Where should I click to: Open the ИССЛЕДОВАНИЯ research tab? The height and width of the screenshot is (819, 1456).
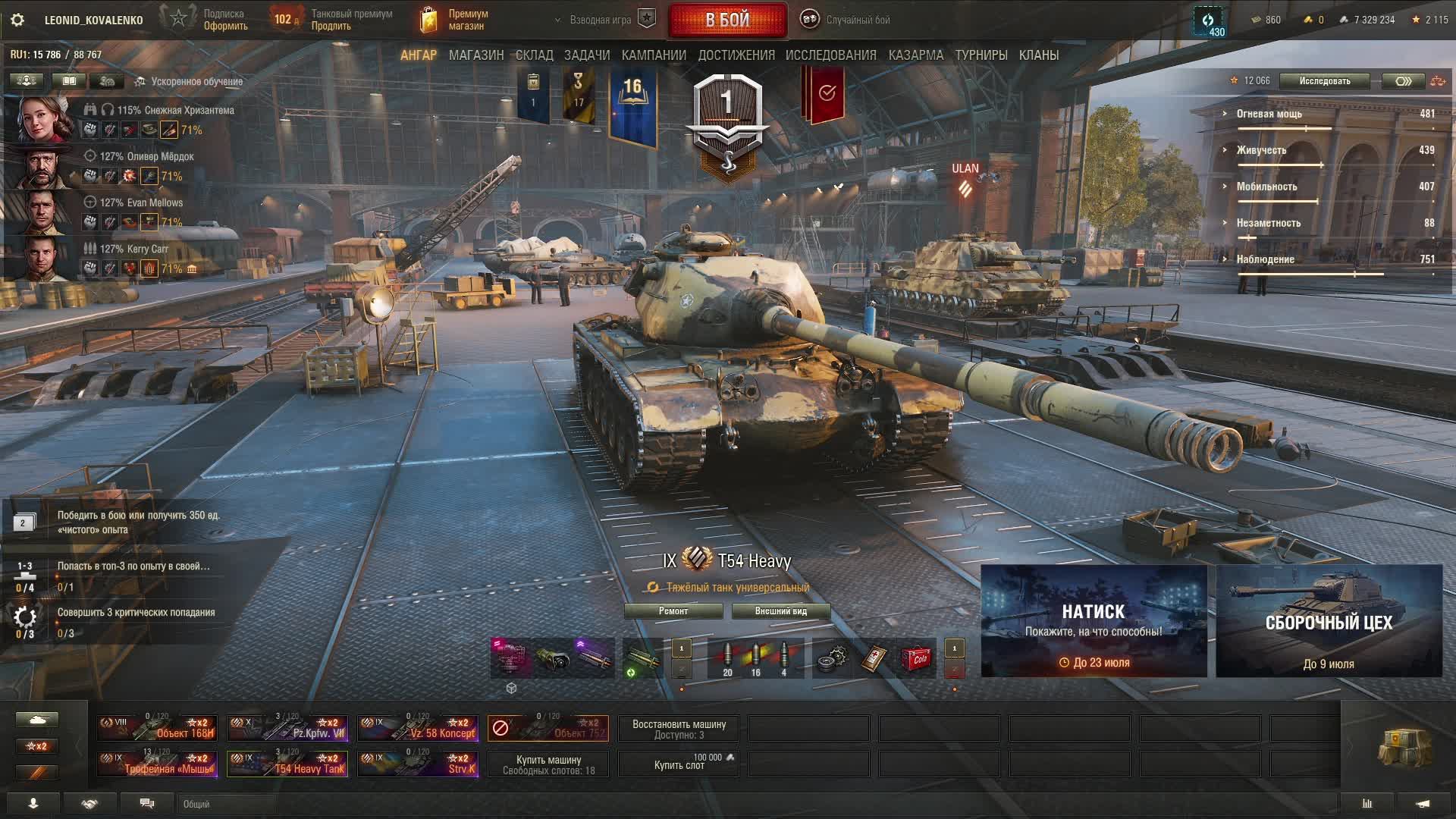830,55
